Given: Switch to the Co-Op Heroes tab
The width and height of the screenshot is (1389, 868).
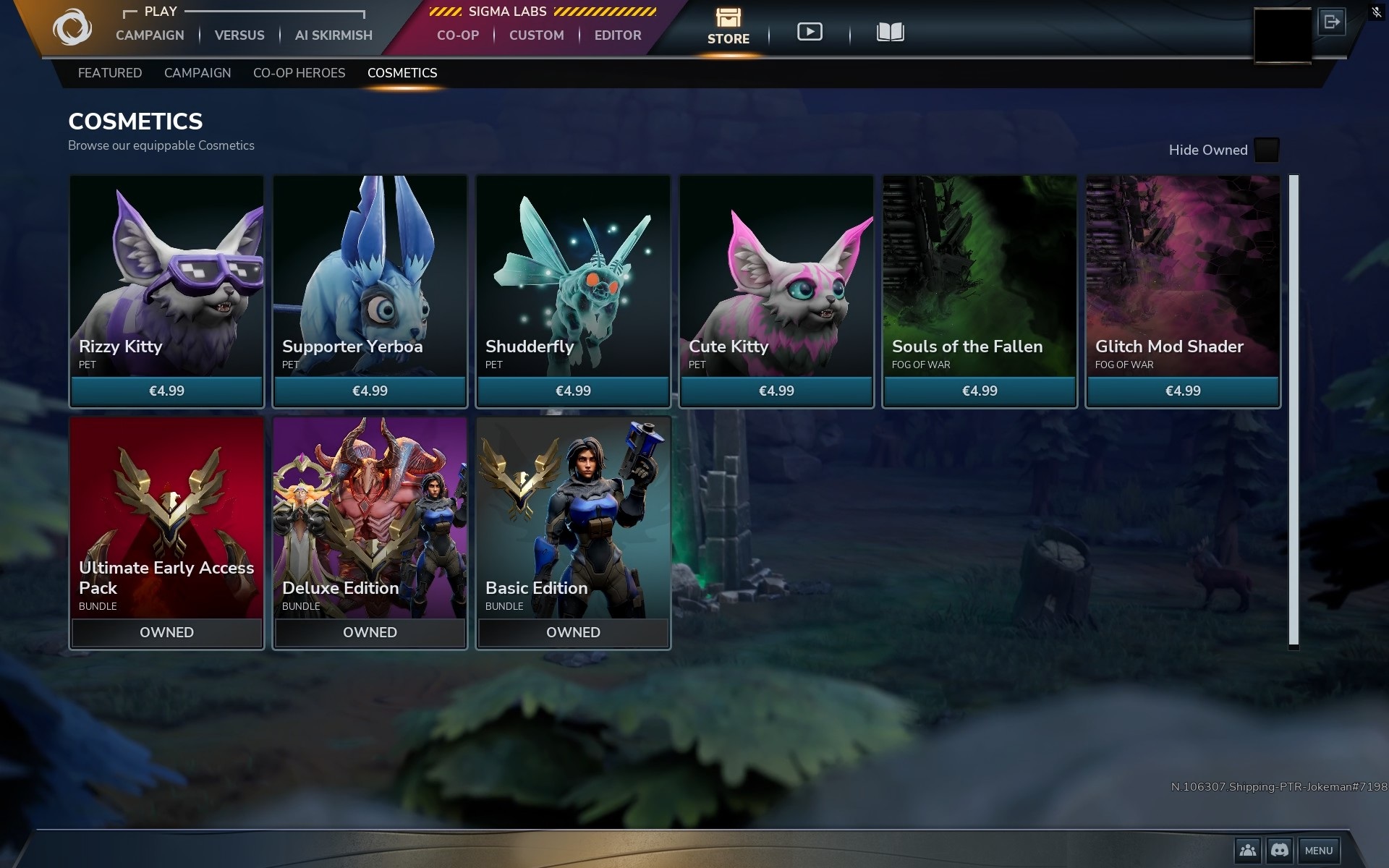Looking at the screenshot, I should (299, 73).
